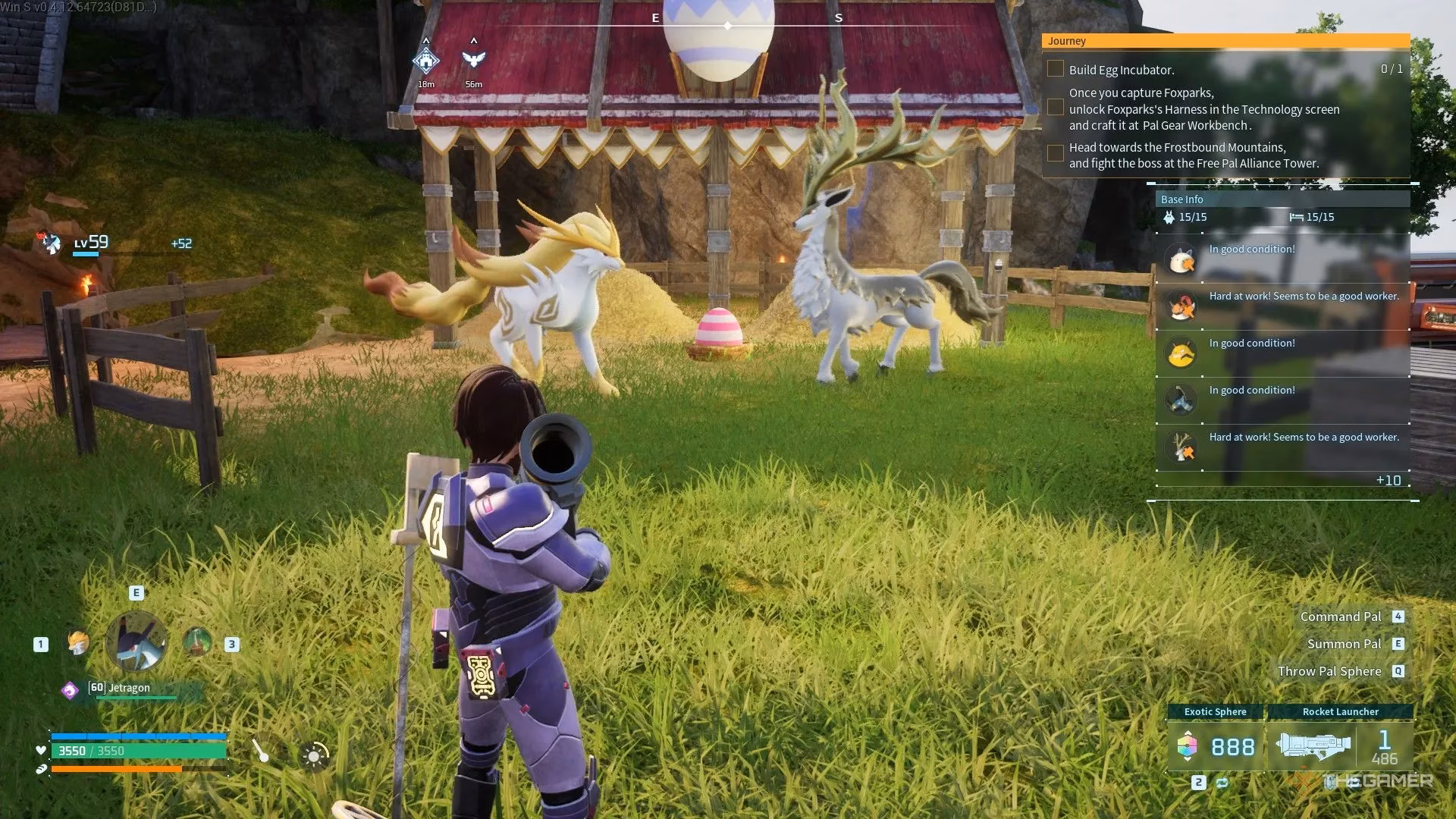The width and height of the screenshot is (1456, 819).
Task: Select the Jetragon party pal portrait
Action: coord(136,642)
